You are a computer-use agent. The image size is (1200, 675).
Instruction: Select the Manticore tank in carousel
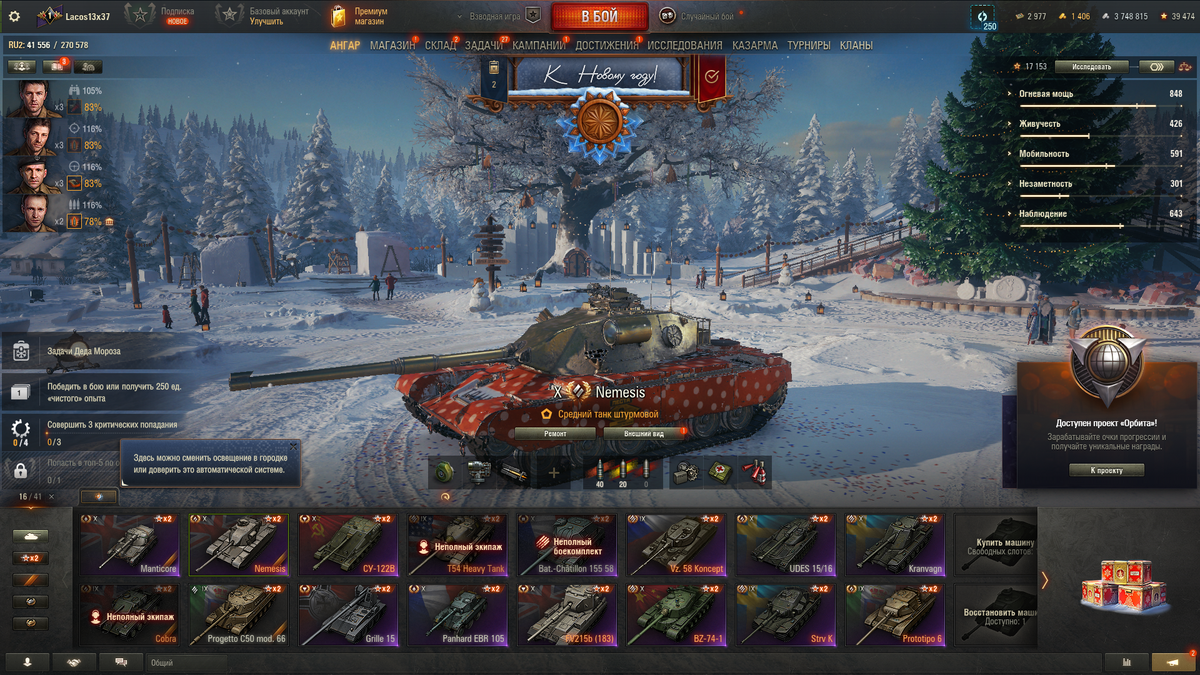[x=130, y=545]
